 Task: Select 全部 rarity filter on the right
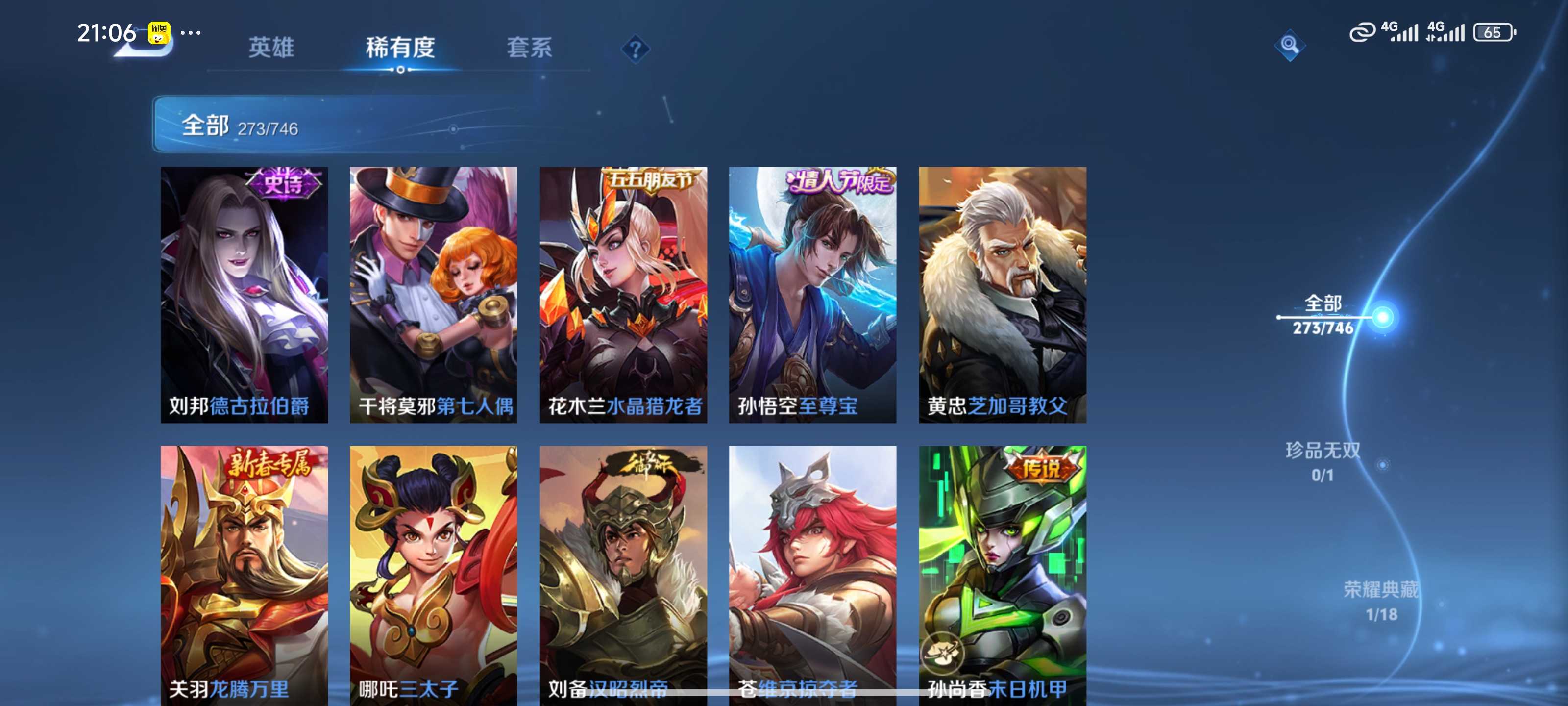tap(1323, 315)
